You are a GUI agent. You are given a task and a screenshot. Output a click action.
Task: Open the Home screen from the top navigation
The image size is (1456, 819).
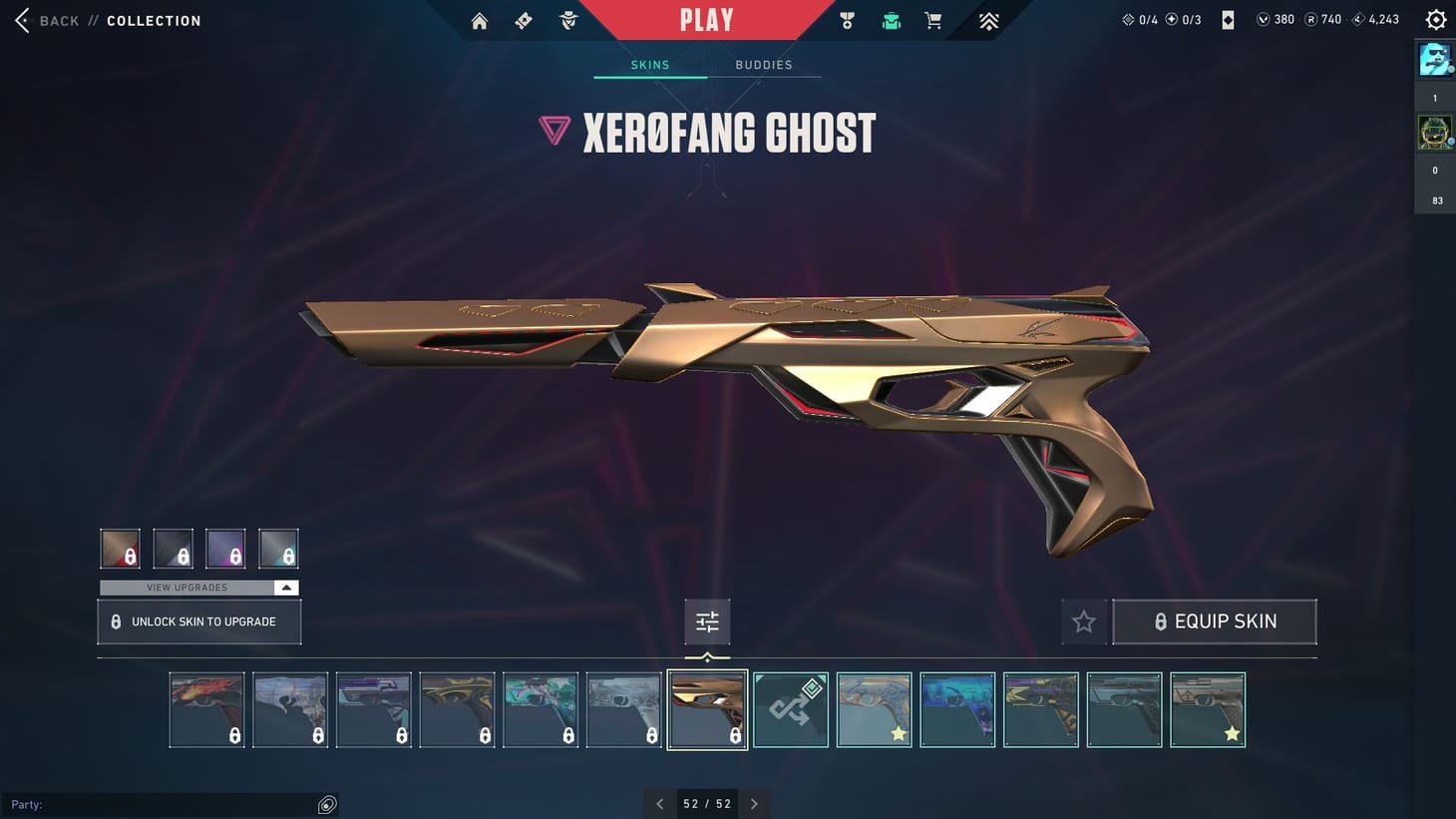[479, 20]
